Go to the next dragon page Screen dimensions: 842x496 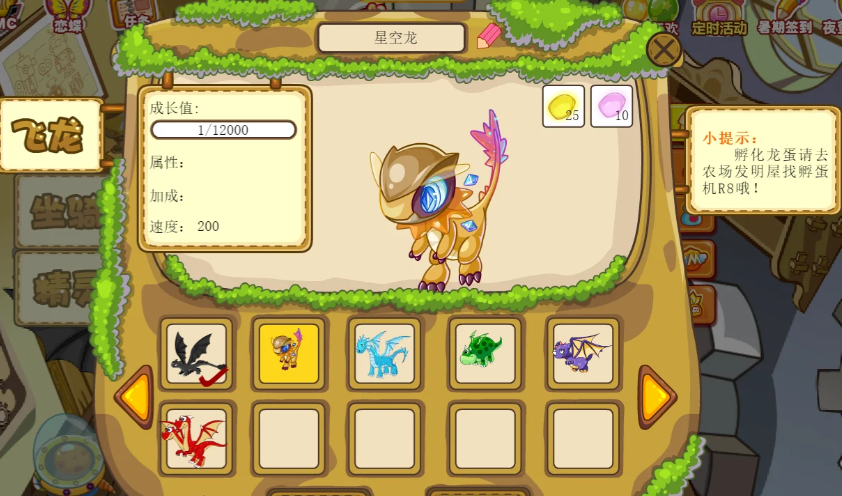[x=655, y=397]
